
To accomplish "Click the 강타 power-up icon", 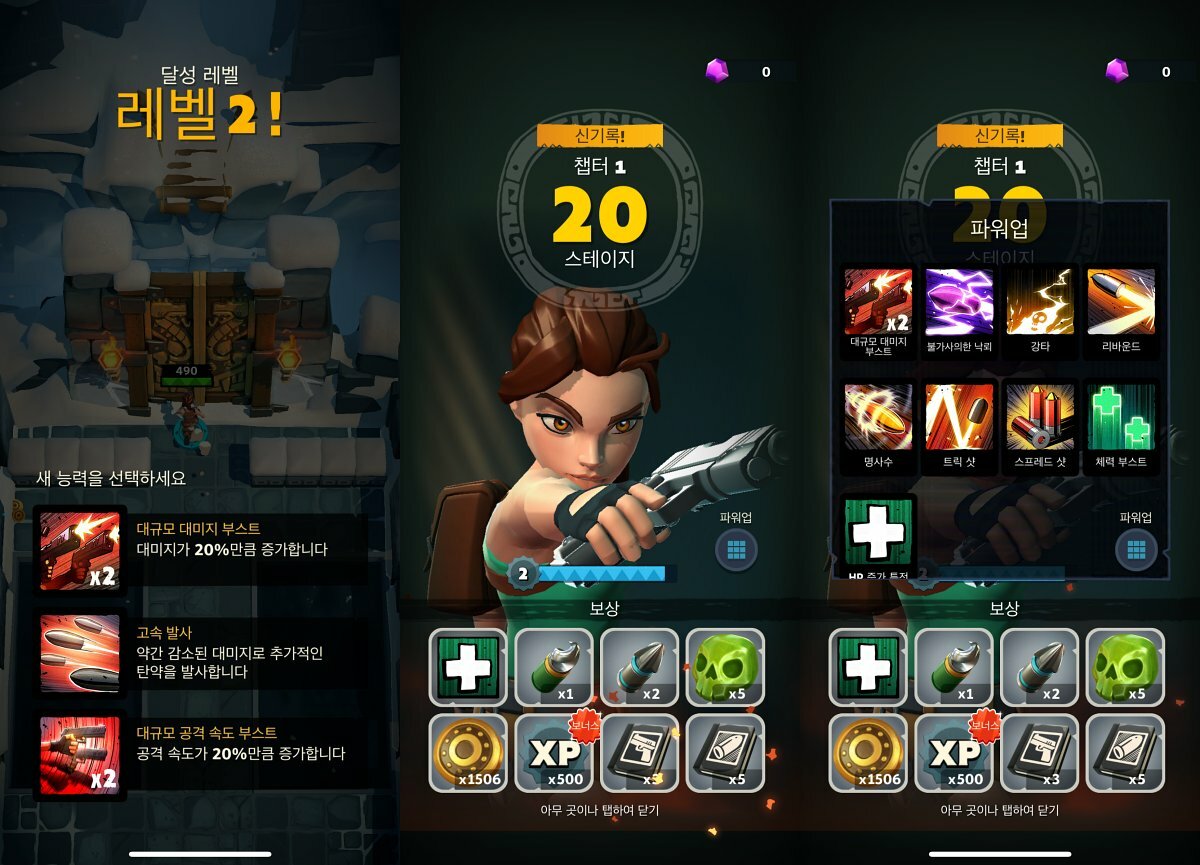I will [1040, 301].
